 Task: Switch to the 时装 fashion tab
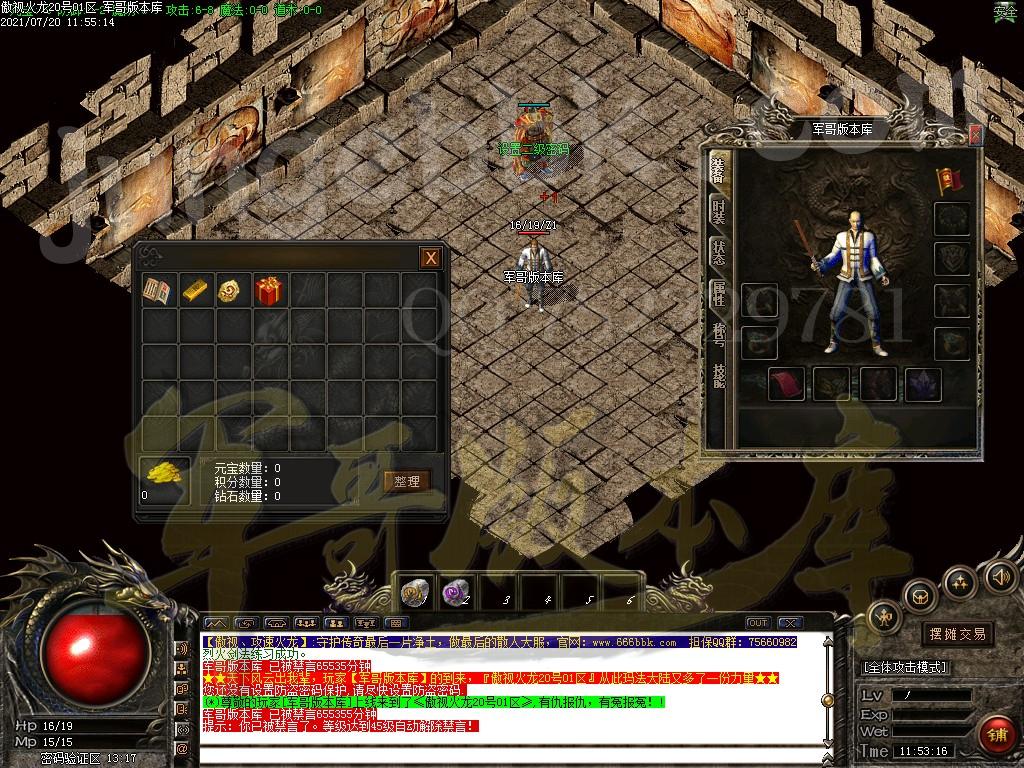coord(719,211)
